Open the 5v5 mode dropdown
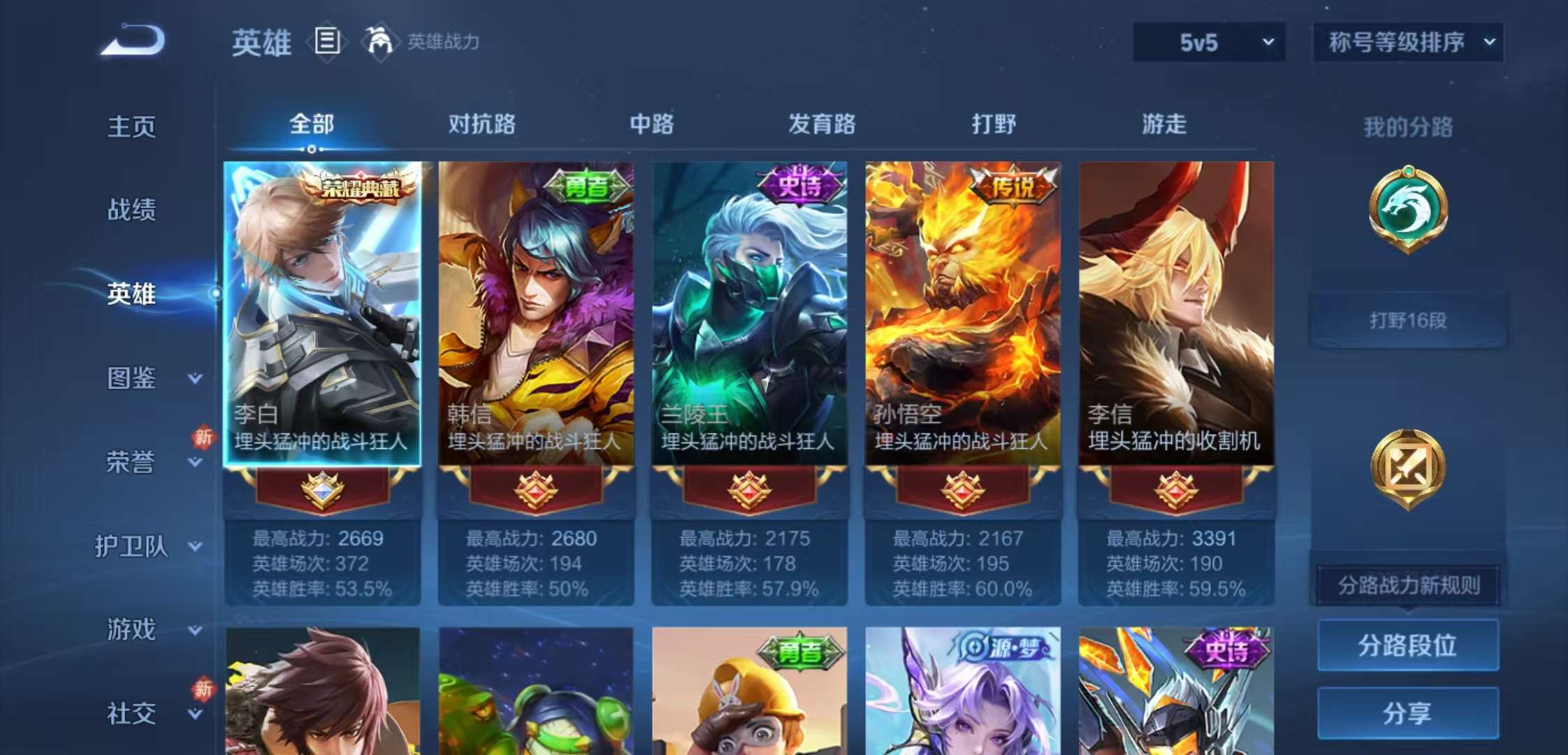Image resolution: width=1568 pixels, height=755 pixels. point(1209,43)
